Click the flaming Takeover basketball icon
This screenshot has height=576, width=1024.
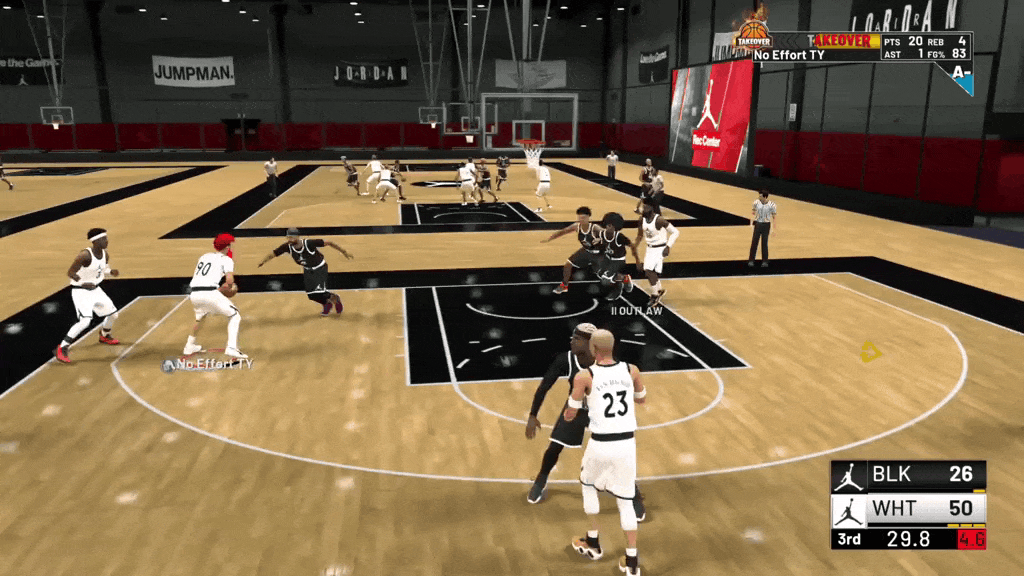pos(752,33)
